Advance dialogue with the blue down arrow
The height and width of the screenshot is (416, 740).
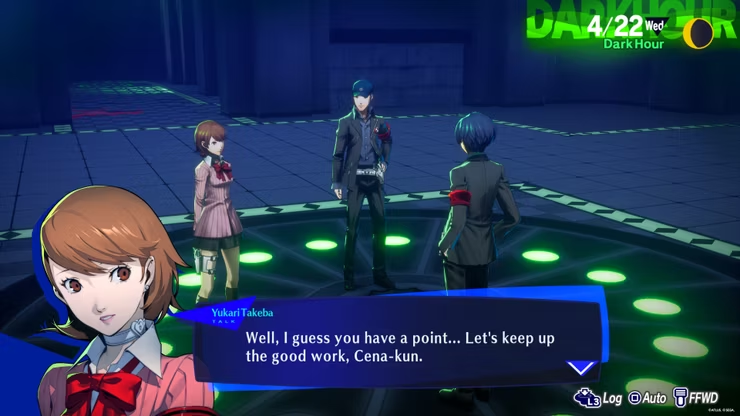581,367
